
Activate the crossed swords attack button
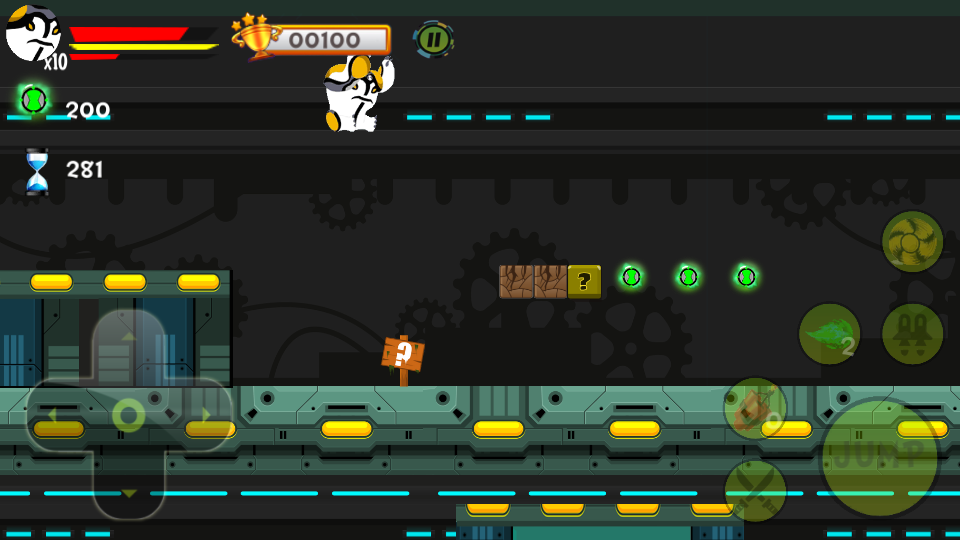tap(755, 490)
